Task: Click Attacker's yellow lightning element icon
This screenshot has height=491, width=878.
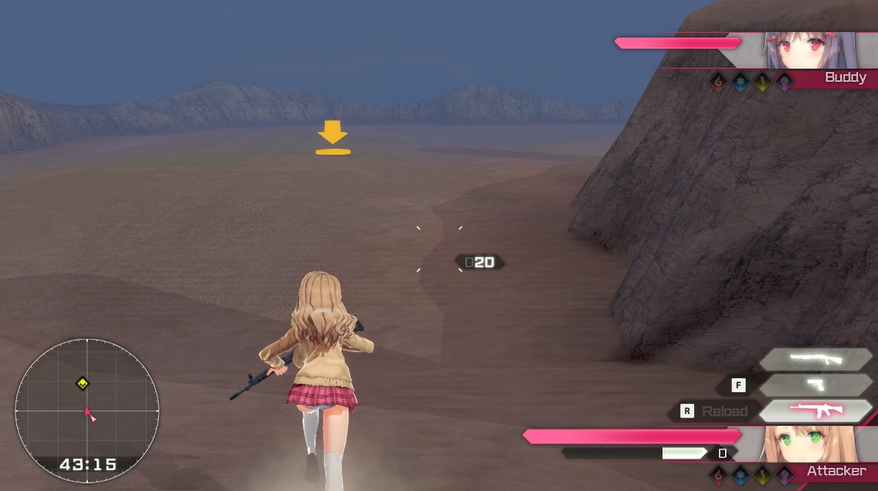Action: [x=763, y=476]
